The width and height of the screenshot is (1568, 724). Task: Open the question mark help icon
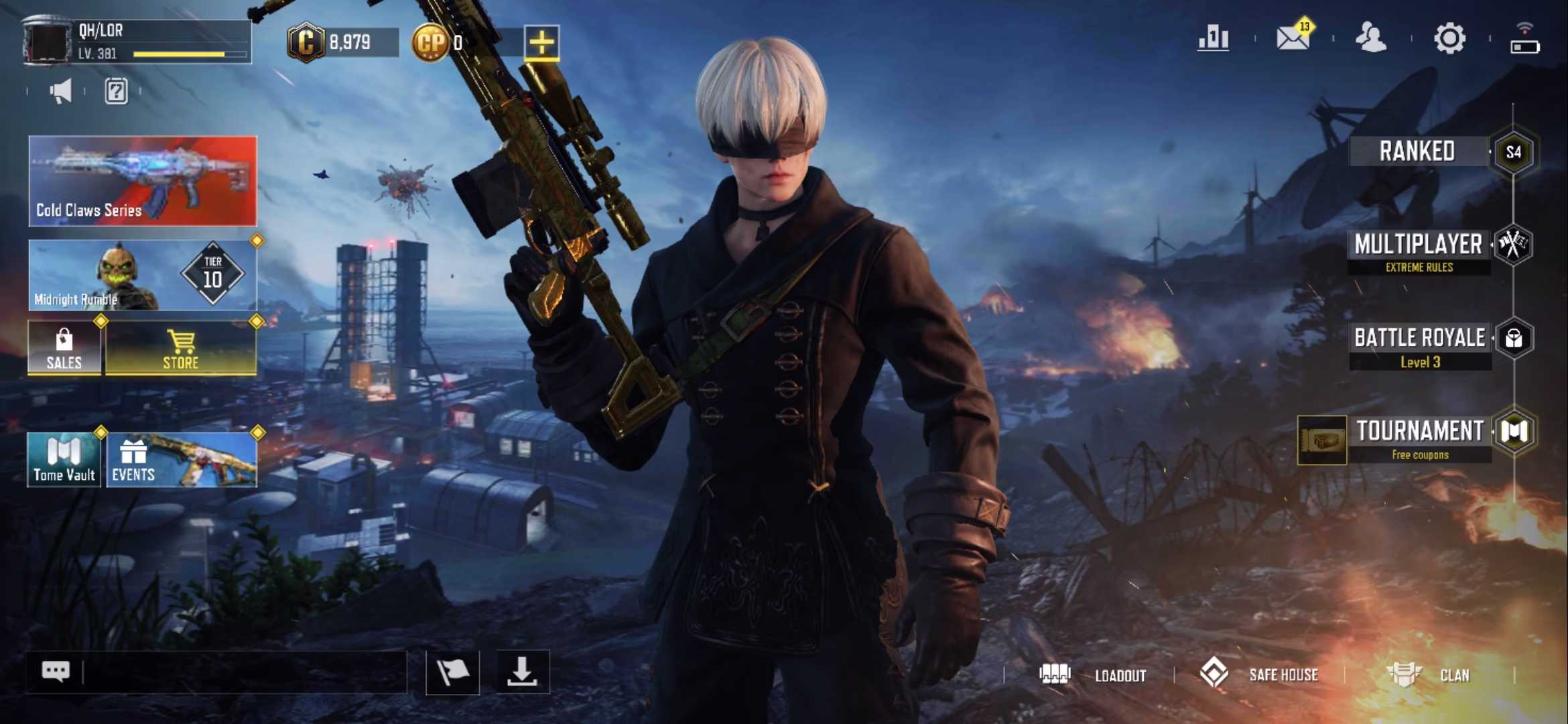coord(116,91)
